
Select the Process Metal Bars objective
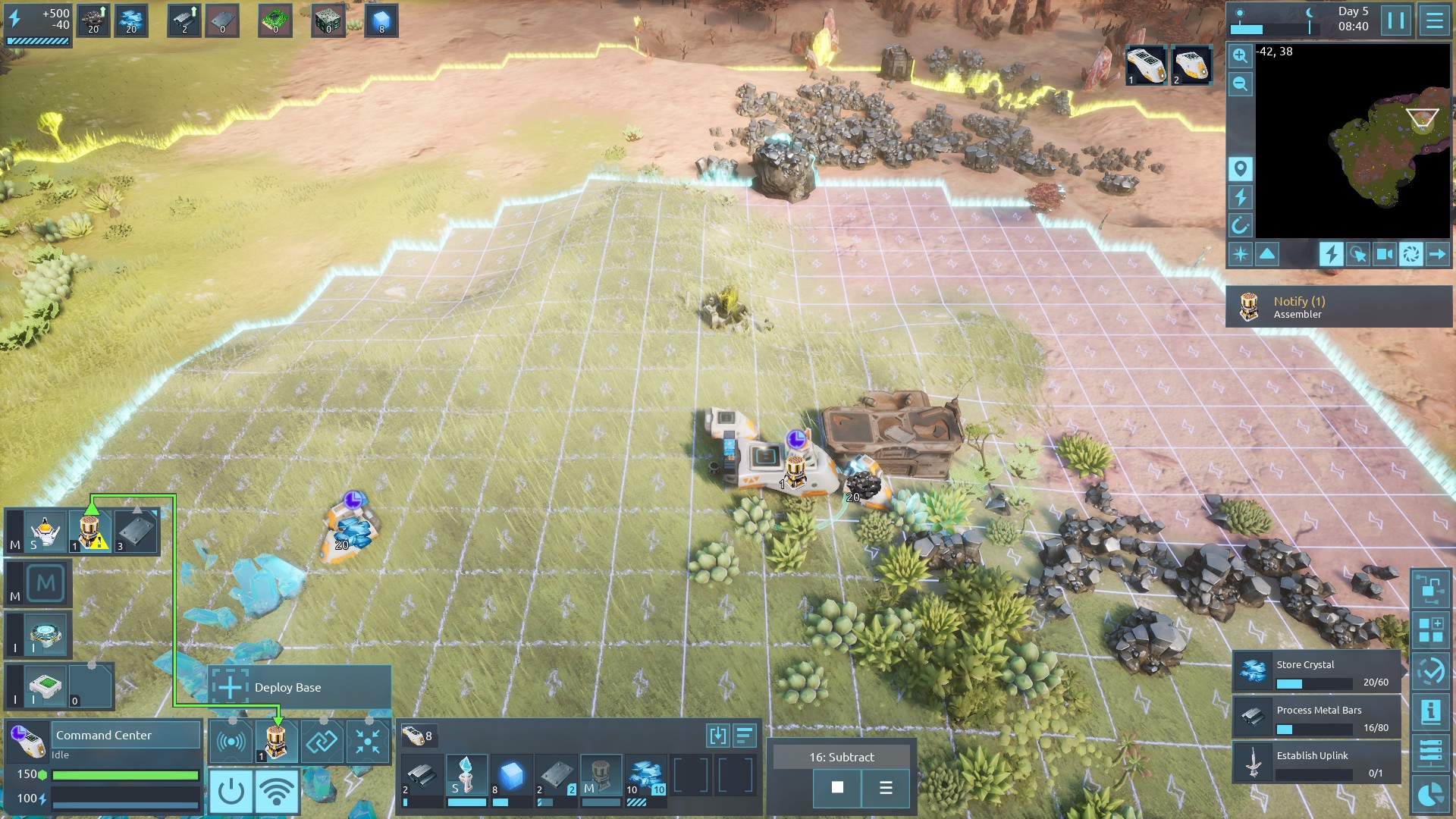click(x=1316, y=717)
